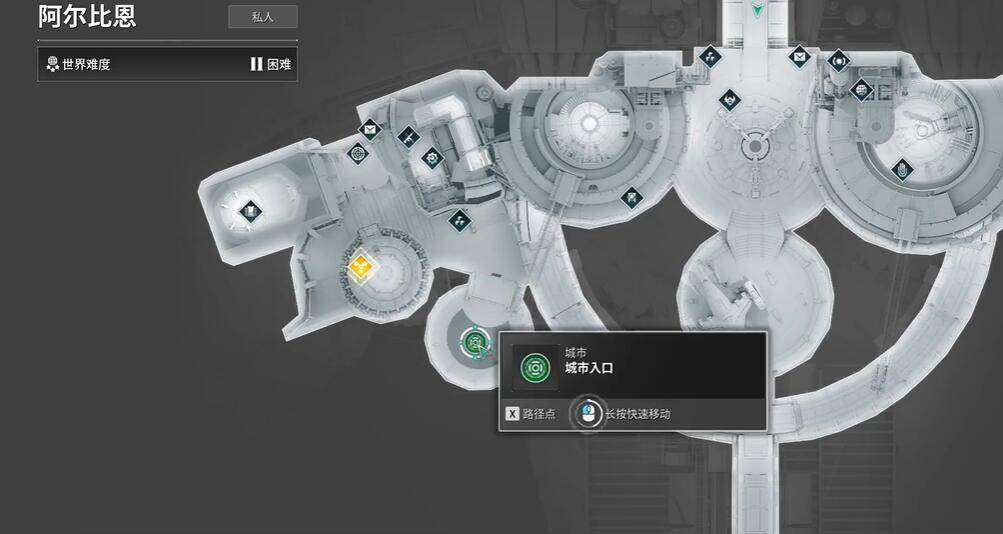1003x534 pixels.
Task: Select the green 城市入口 map marker
Action: (x=475, y=343)
